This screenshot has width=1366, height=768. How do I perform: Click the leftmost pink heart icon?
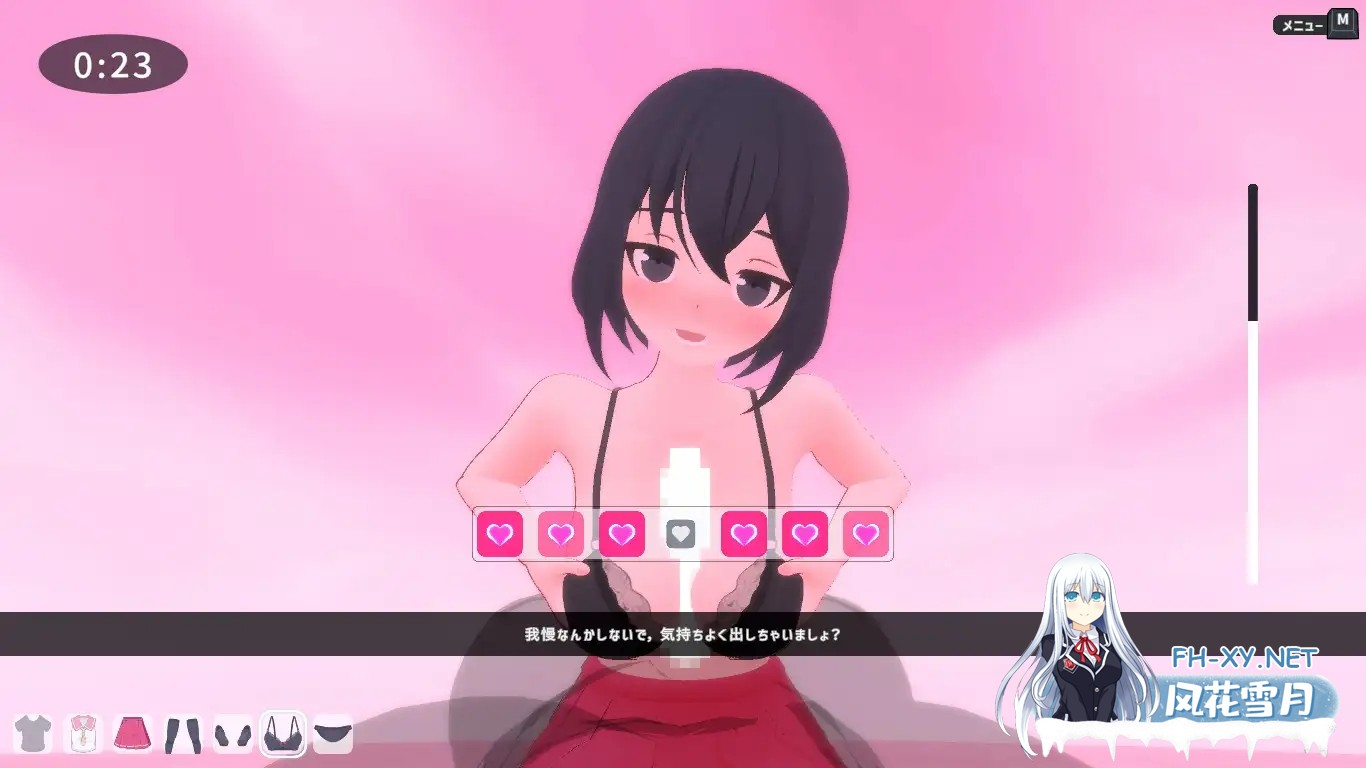pyautogui.click(x=500, y=534)
